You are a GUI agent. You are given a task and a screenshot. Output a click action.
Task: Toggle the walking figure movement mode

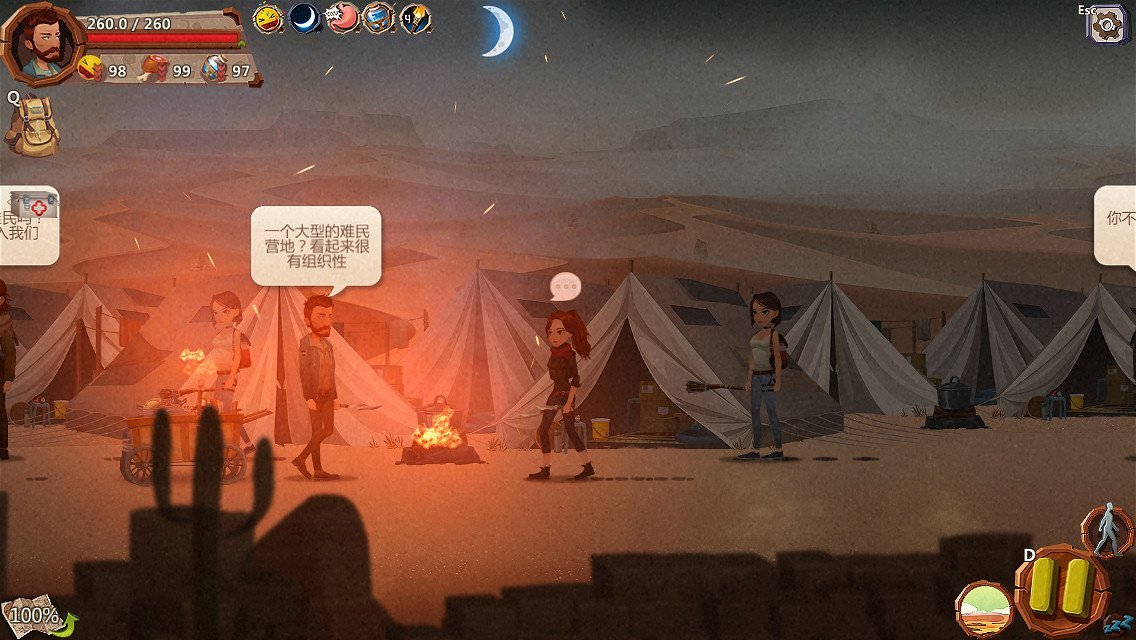point(1107,529)
